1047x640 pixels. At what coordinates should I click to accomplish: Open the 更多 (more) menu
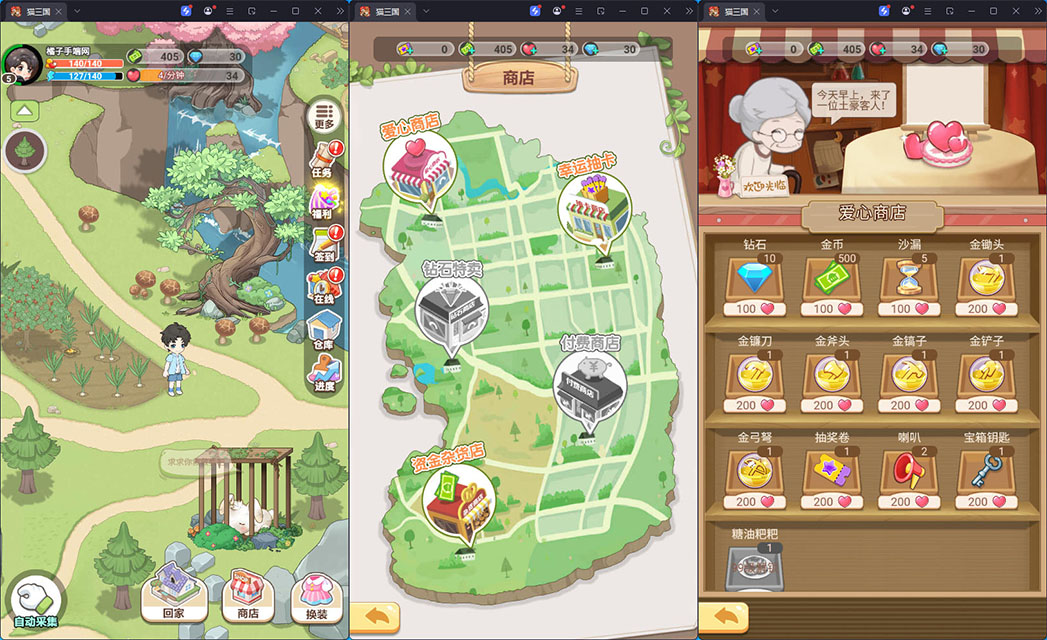point(322,116)
